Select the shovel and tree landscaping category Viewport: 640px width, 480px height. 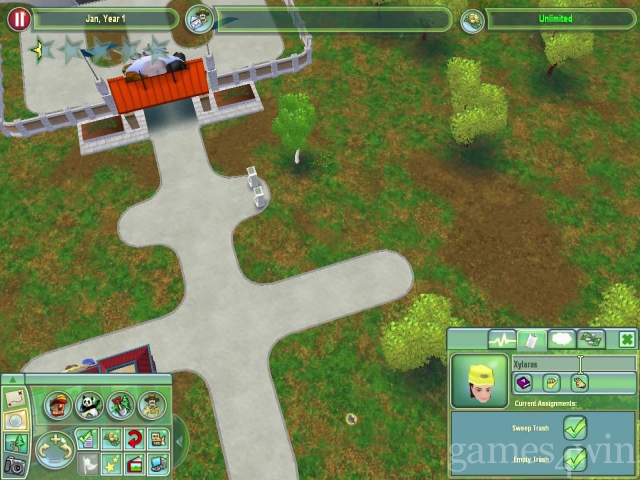(120, 405)
